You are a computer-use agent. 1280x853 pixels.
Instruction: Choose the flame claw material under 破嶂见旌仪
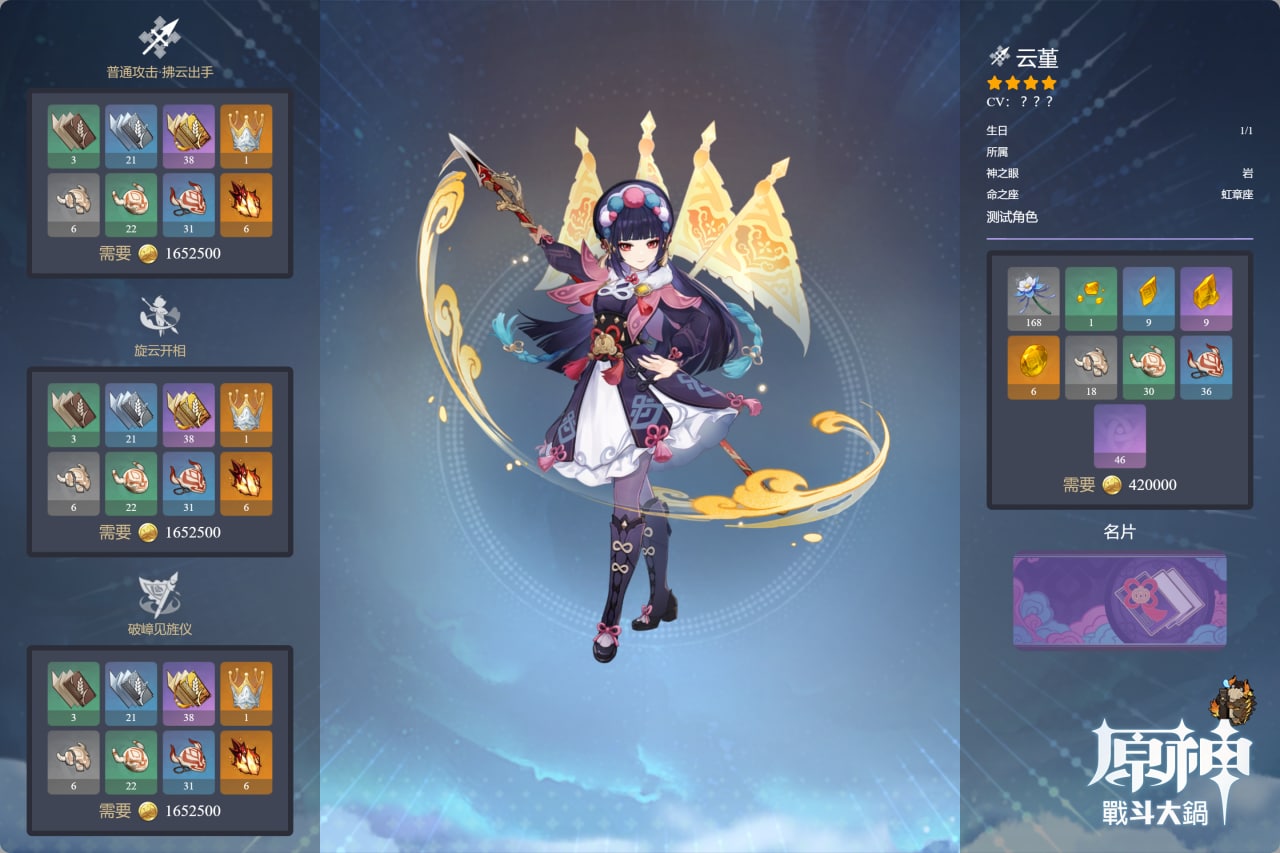click(246, 761)
